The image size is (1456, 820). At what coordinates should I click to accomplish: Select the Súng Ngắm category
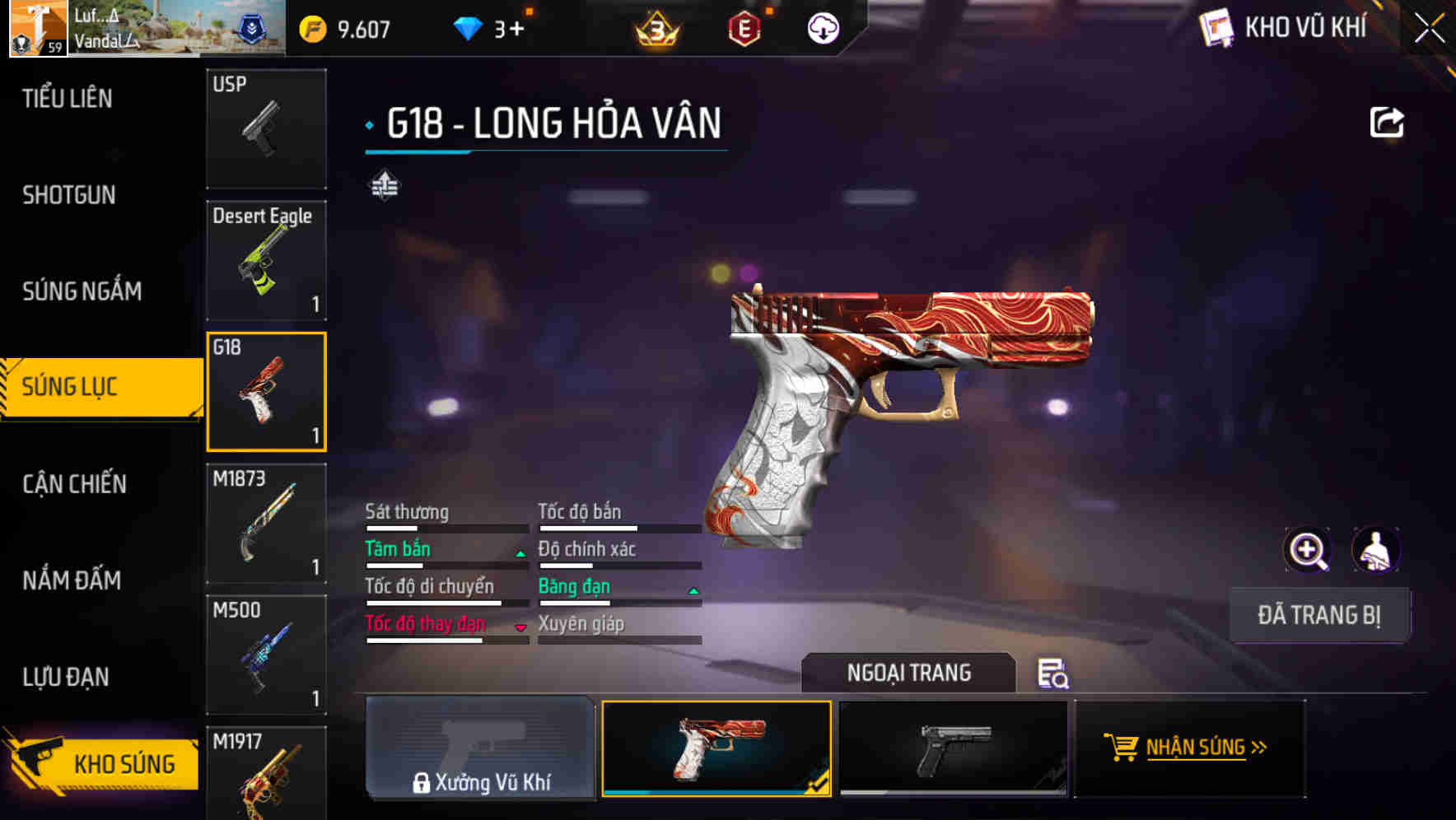click(82, 291)
